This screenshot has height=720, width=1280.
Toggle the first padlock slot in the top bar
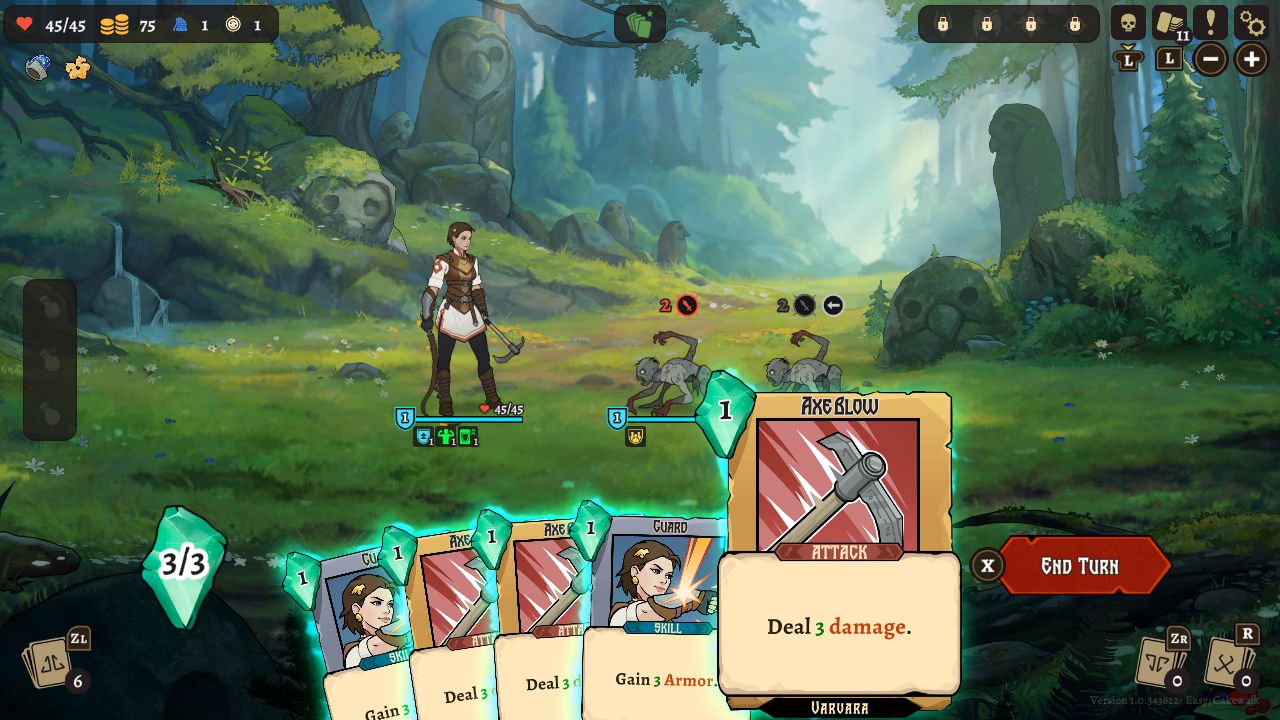[941, 26]
